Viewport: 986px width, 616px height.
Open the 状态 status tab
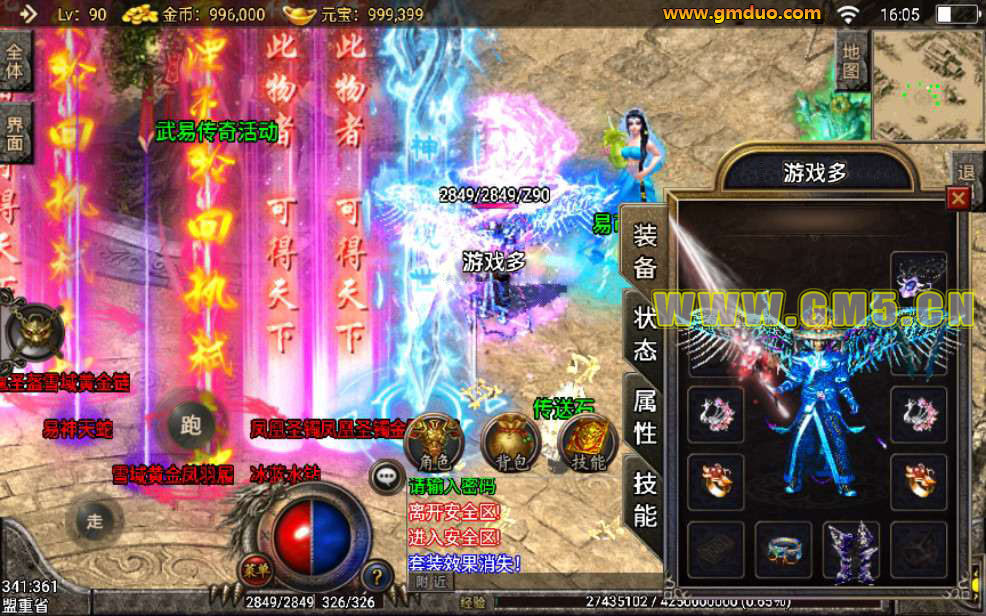(645, 333)
